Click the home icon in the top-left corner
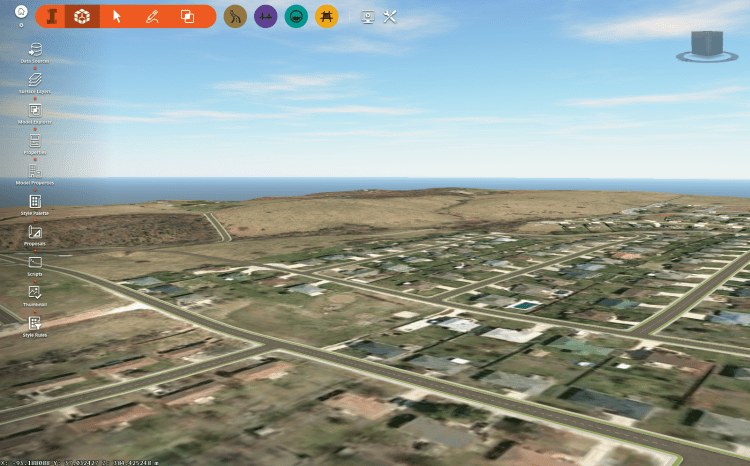750x466 pixels. (21, 11)
